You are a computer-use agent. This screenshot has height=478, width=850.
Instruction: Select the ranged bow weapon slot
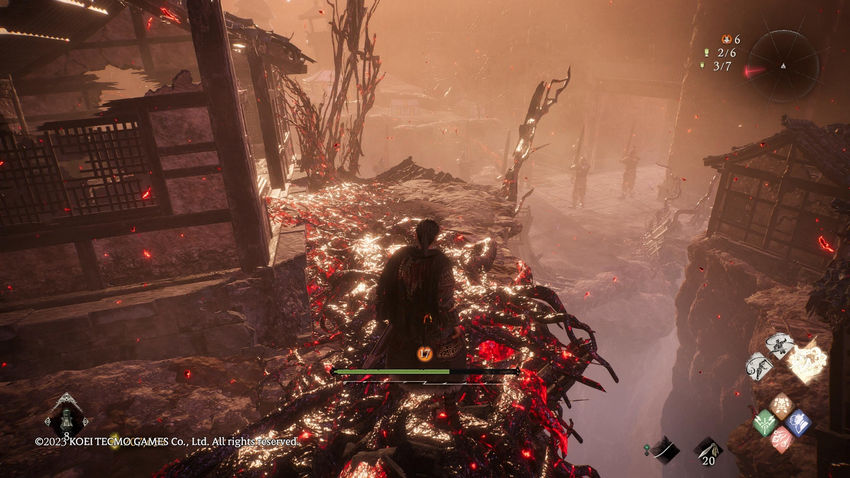pyautogui.click(x=665, y=450)
